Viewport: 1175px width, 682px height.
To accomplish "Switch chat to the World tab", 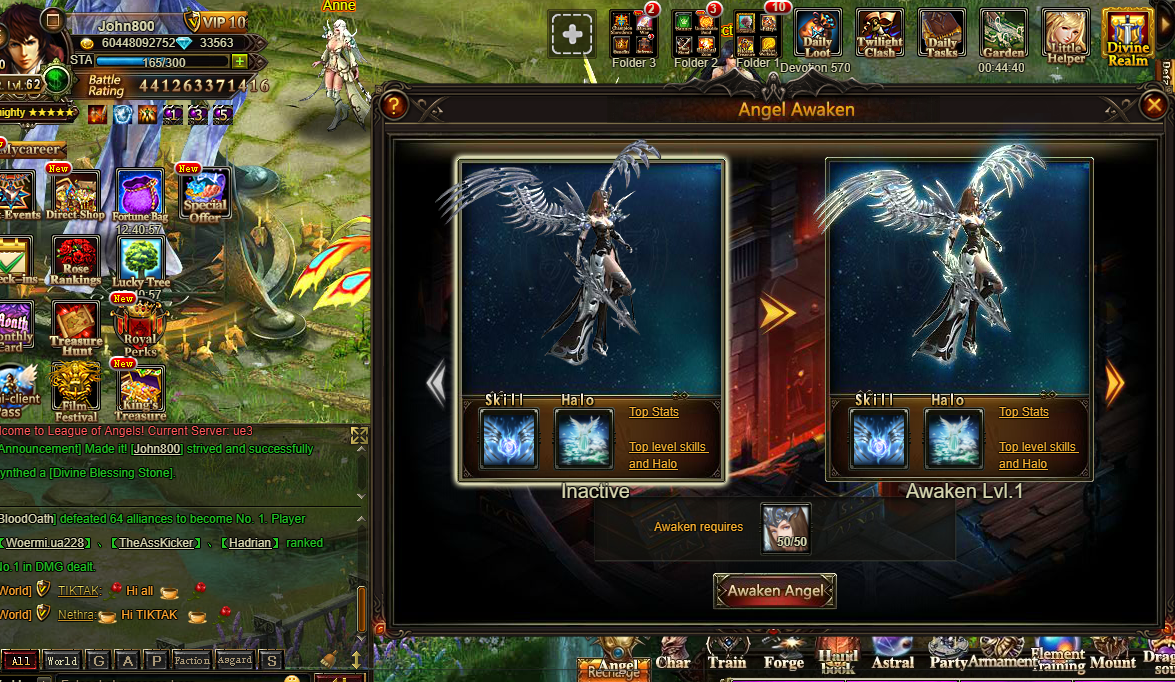I will click(x=61, y=661).
